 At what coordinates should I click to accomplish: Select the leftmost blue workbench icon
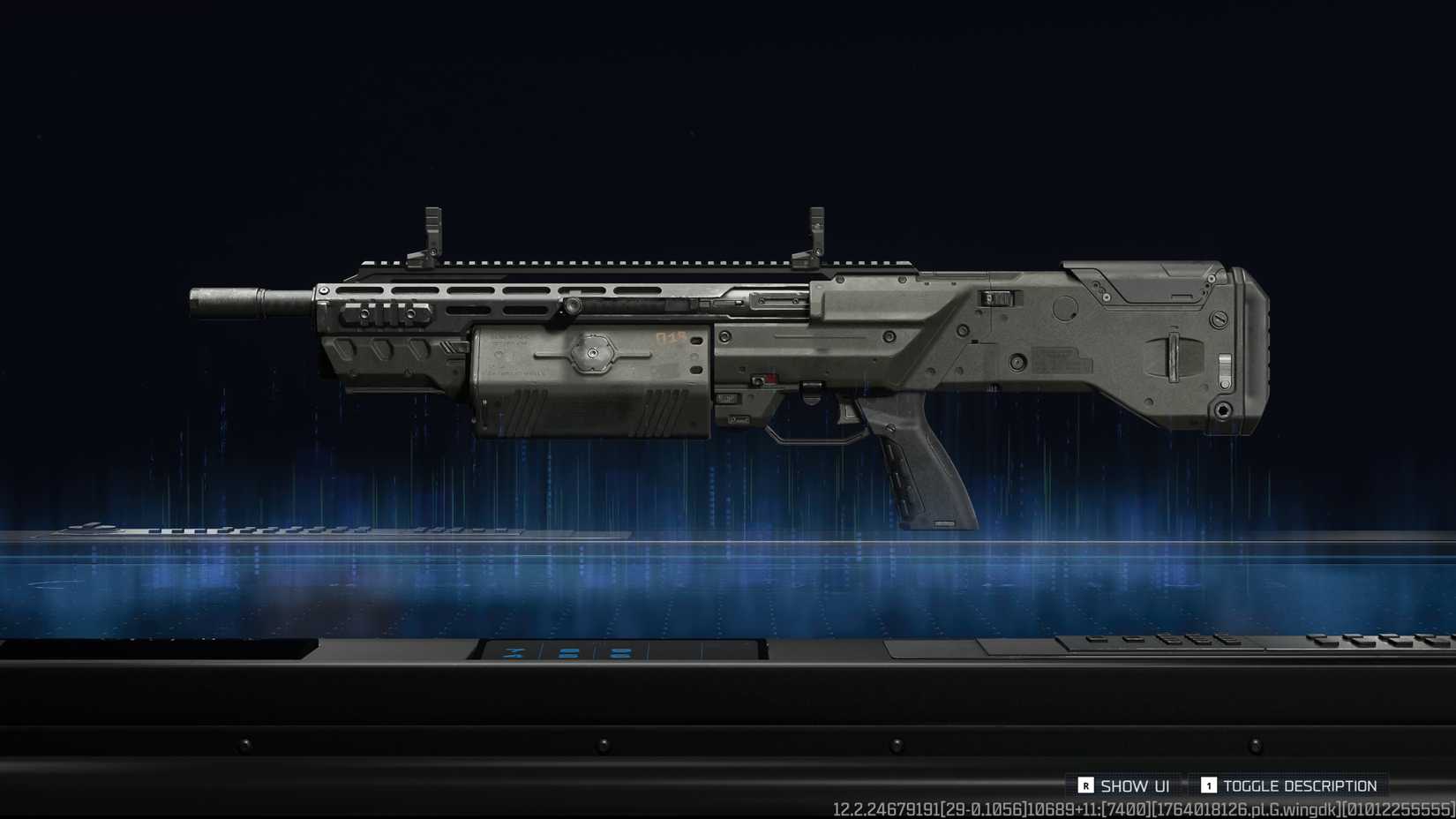[514, 651]
